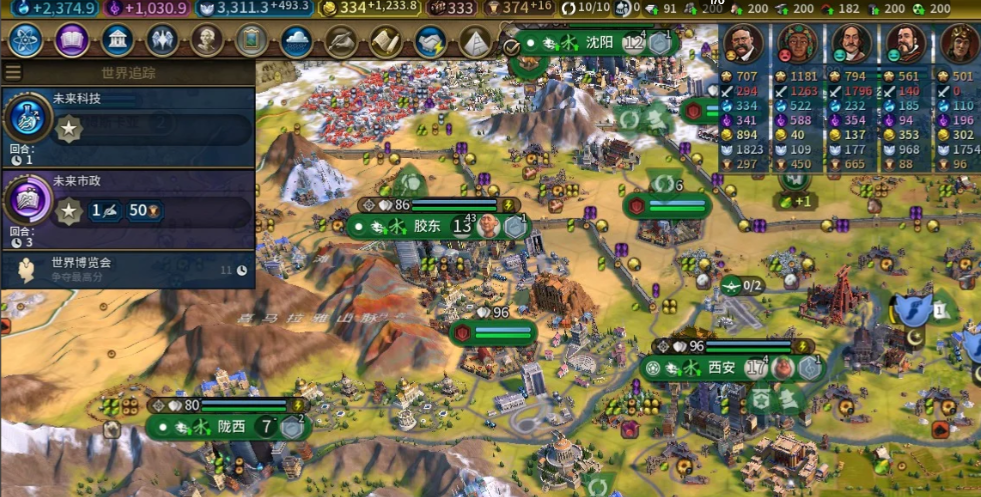Toggle the 世界追踪 tracker hamburger menu
981x497 pixels.
(13, 73)
